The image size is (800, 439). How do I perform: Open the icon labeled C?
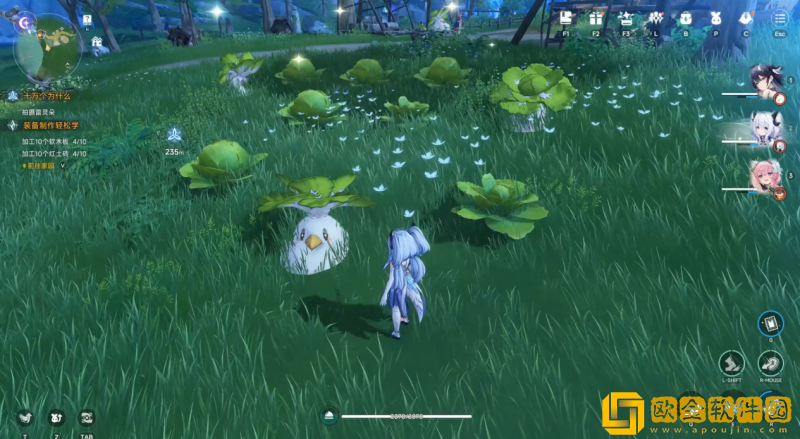(x=746, y=18)
